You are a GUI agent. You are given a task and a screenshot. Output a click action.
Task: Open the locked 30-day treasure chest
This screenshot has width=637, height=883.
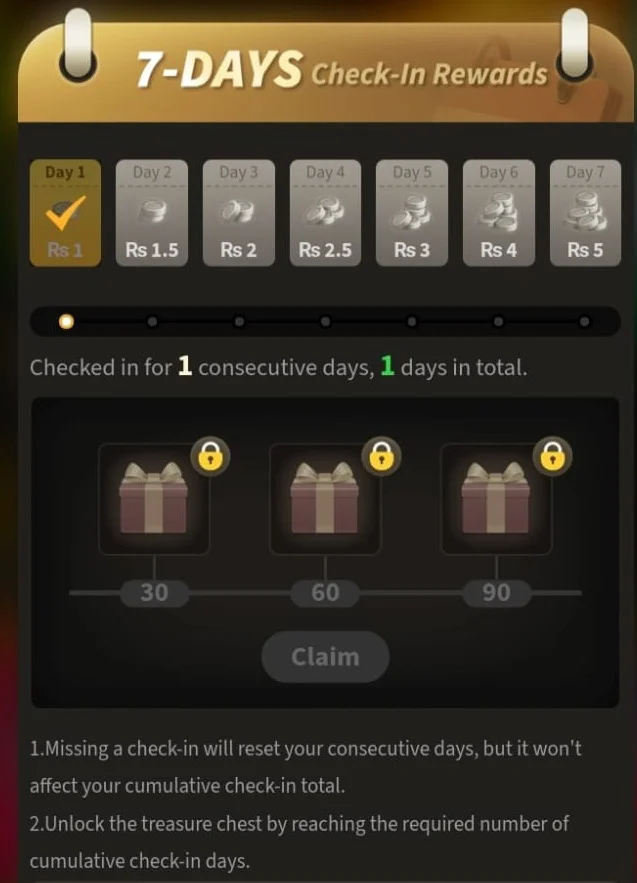[154, 499]
